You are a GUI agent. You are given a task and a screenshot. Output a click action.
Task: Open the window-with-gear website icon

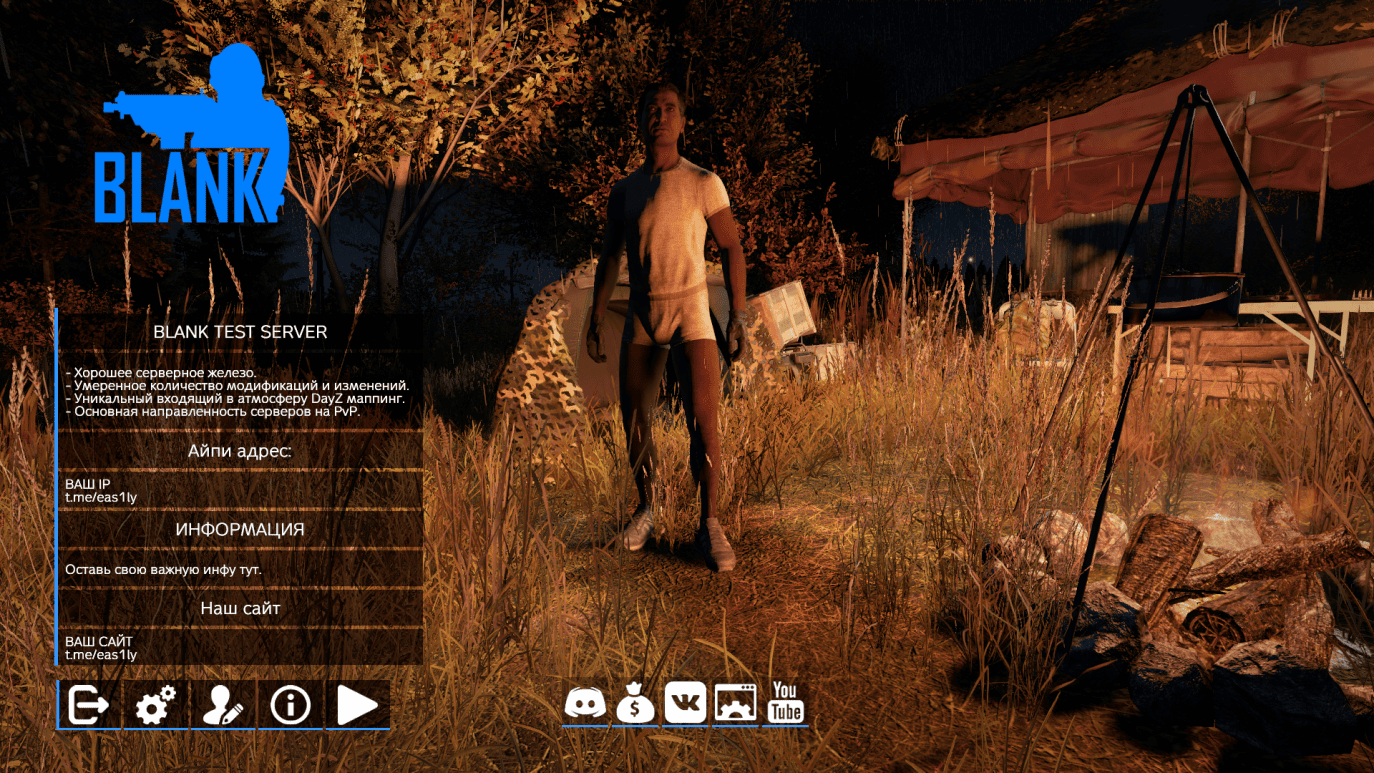click(735, 703)
